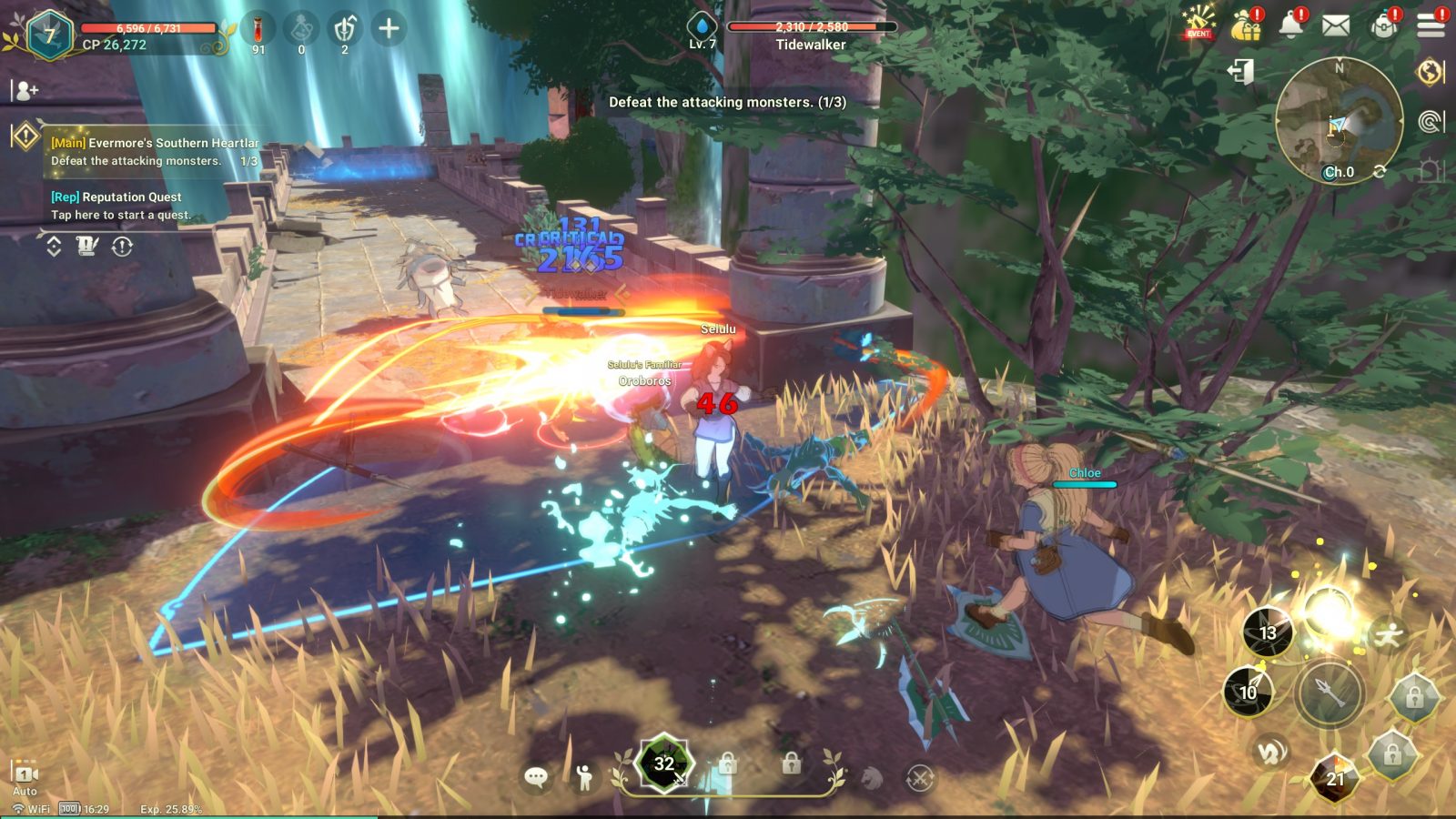This screenshot has height=819, width=1456.
Task: Activate the running dodge ability
Action: click(x=1389, y=634)
